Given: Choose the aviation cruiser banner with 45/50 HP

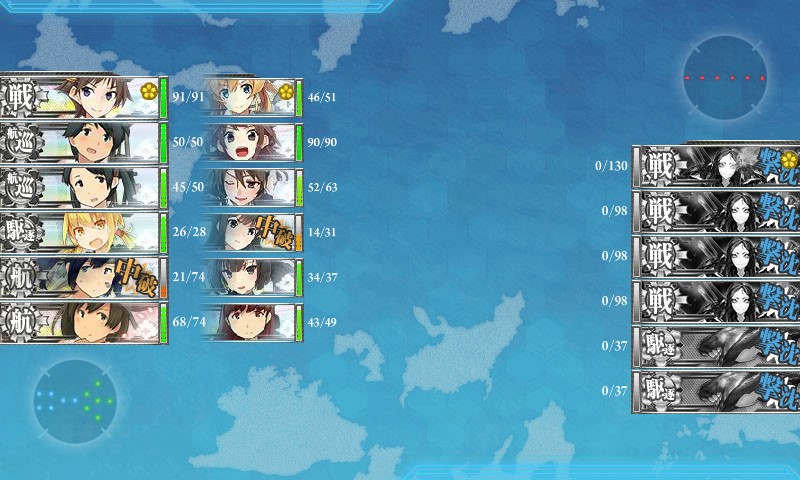Looking at the screenshot, I should tap(80, 188).
